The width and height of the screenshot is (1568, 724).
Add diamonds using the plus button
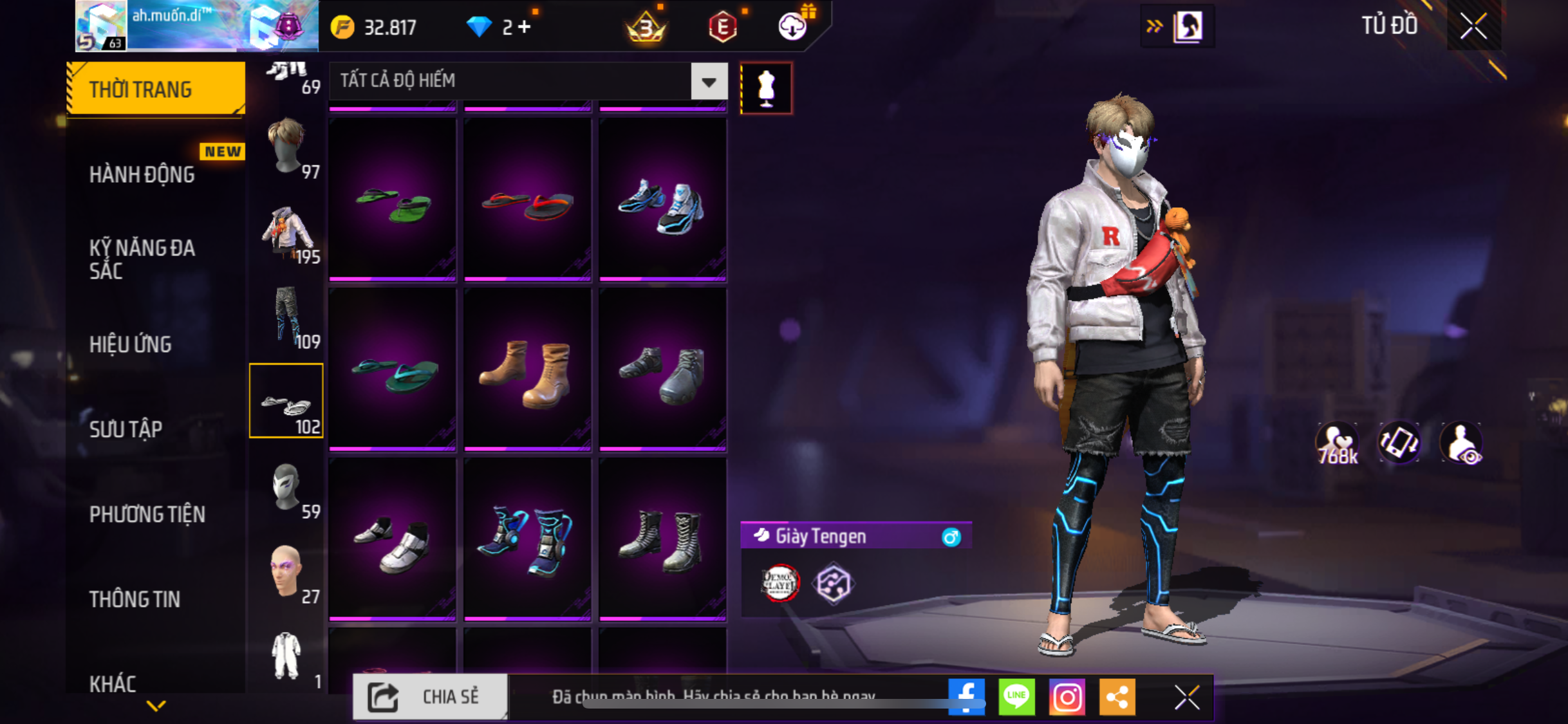[x=525, y=27]
